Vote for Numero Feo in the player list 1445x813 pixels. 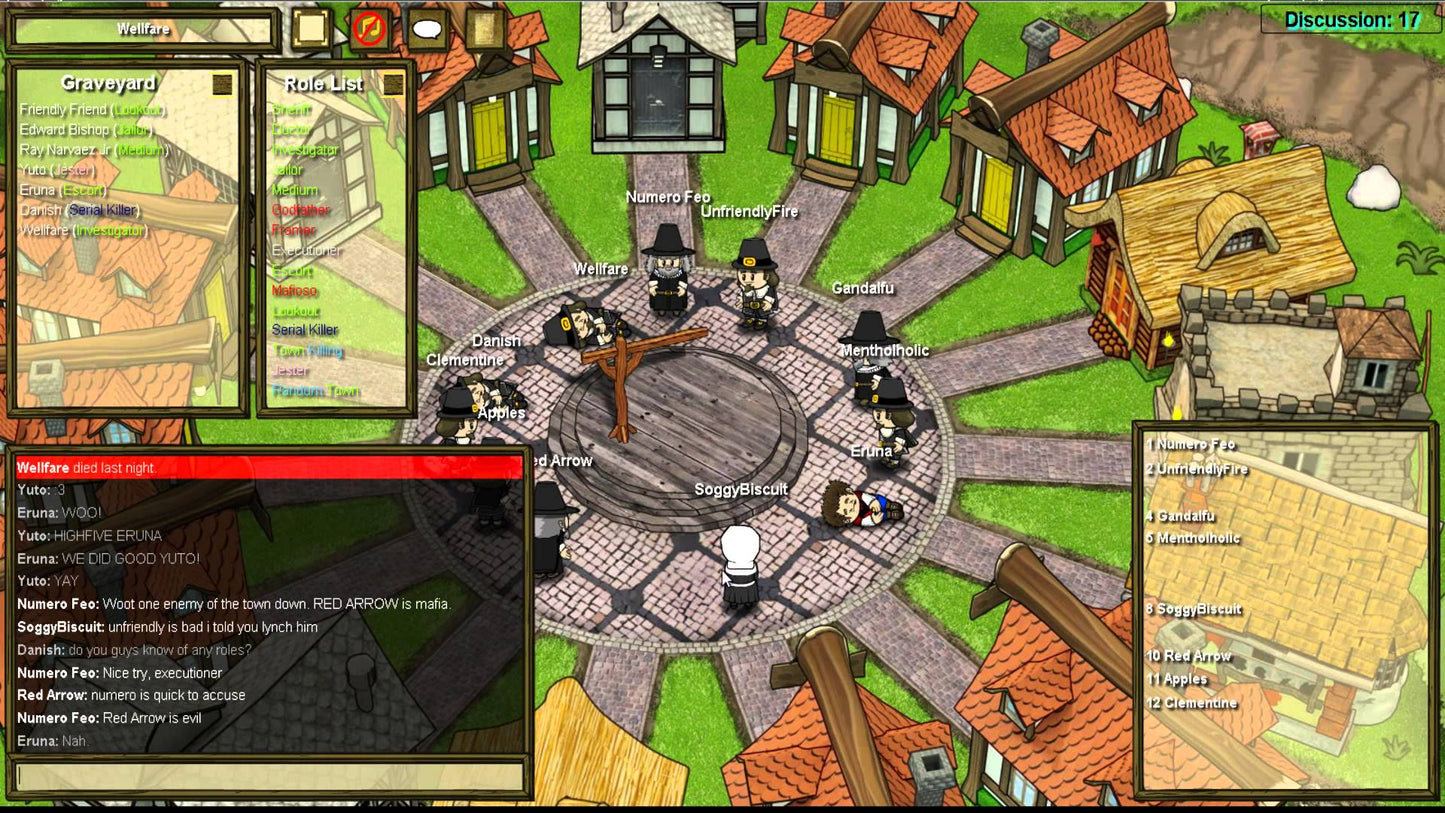1193,443
